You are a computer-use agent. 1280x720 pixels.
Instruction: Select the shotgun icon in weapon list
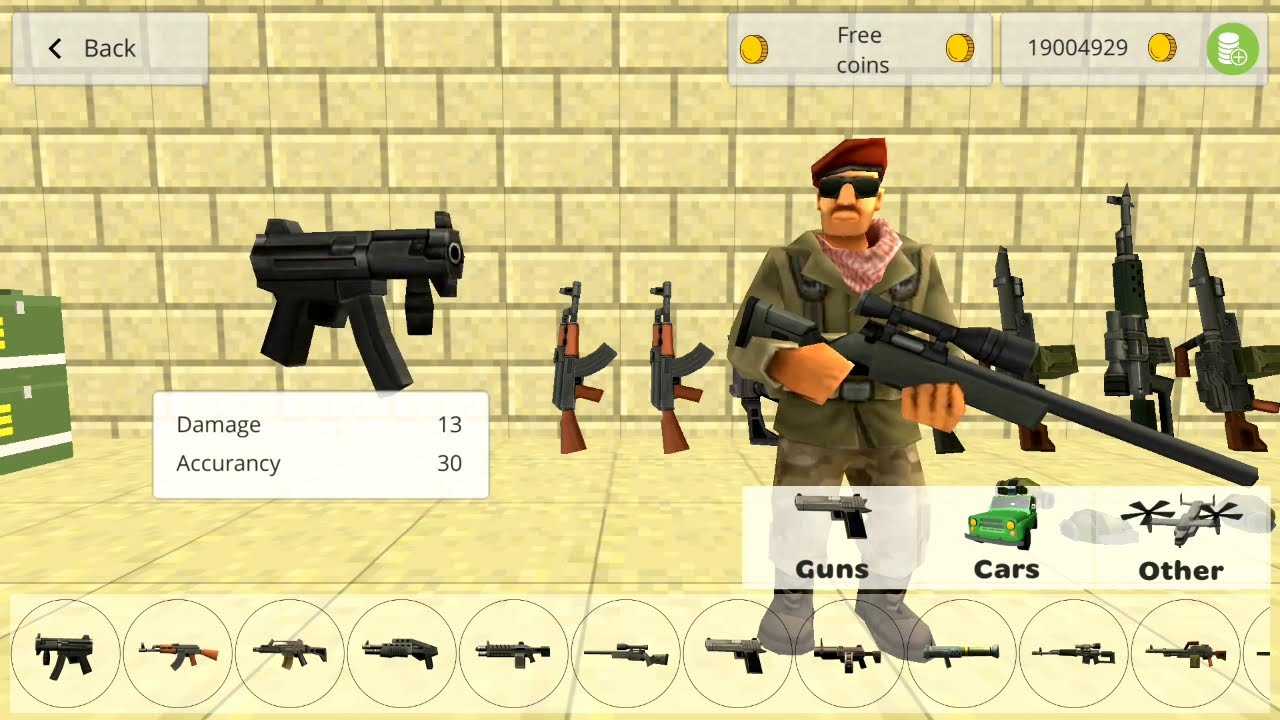[402, 655]
